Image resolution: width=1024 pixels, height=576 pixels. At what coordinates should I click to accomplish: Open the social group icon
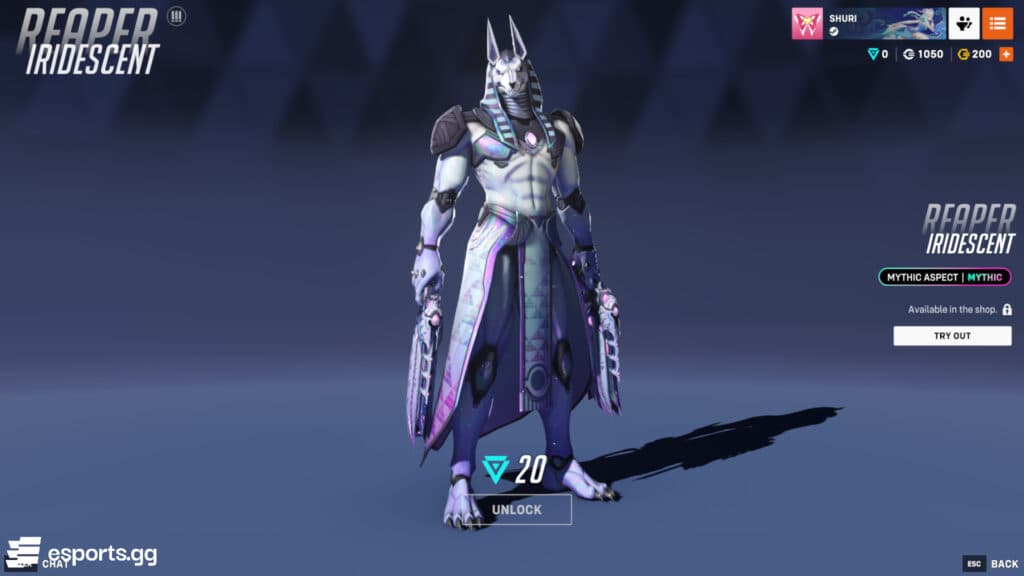tap(963, 23)
